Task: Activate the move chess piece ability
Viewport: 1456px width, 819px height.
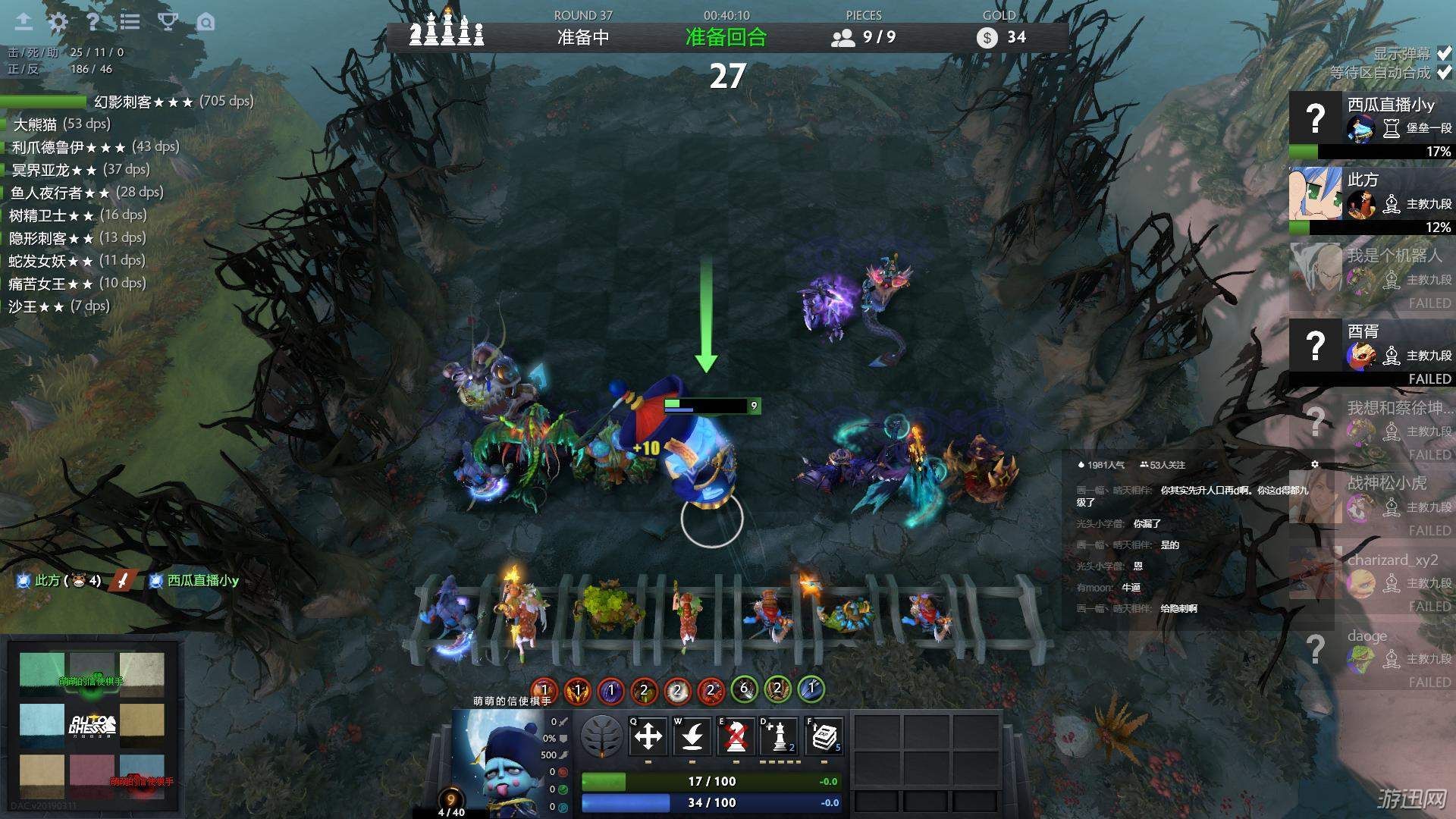Action: (648, 736)
